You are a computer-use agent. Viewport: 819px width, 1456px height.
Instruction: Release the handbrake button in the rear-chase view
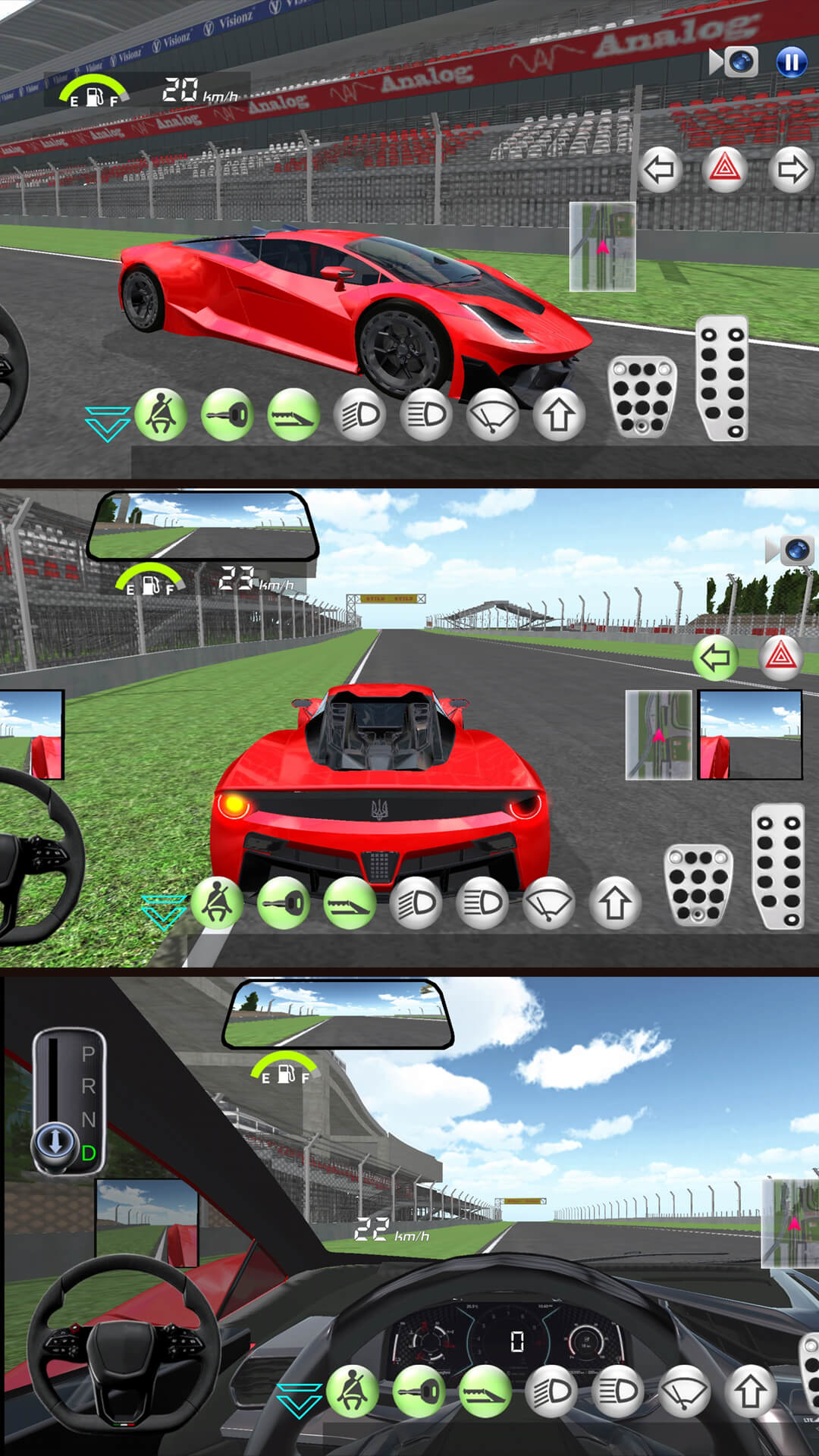point(349,902)
